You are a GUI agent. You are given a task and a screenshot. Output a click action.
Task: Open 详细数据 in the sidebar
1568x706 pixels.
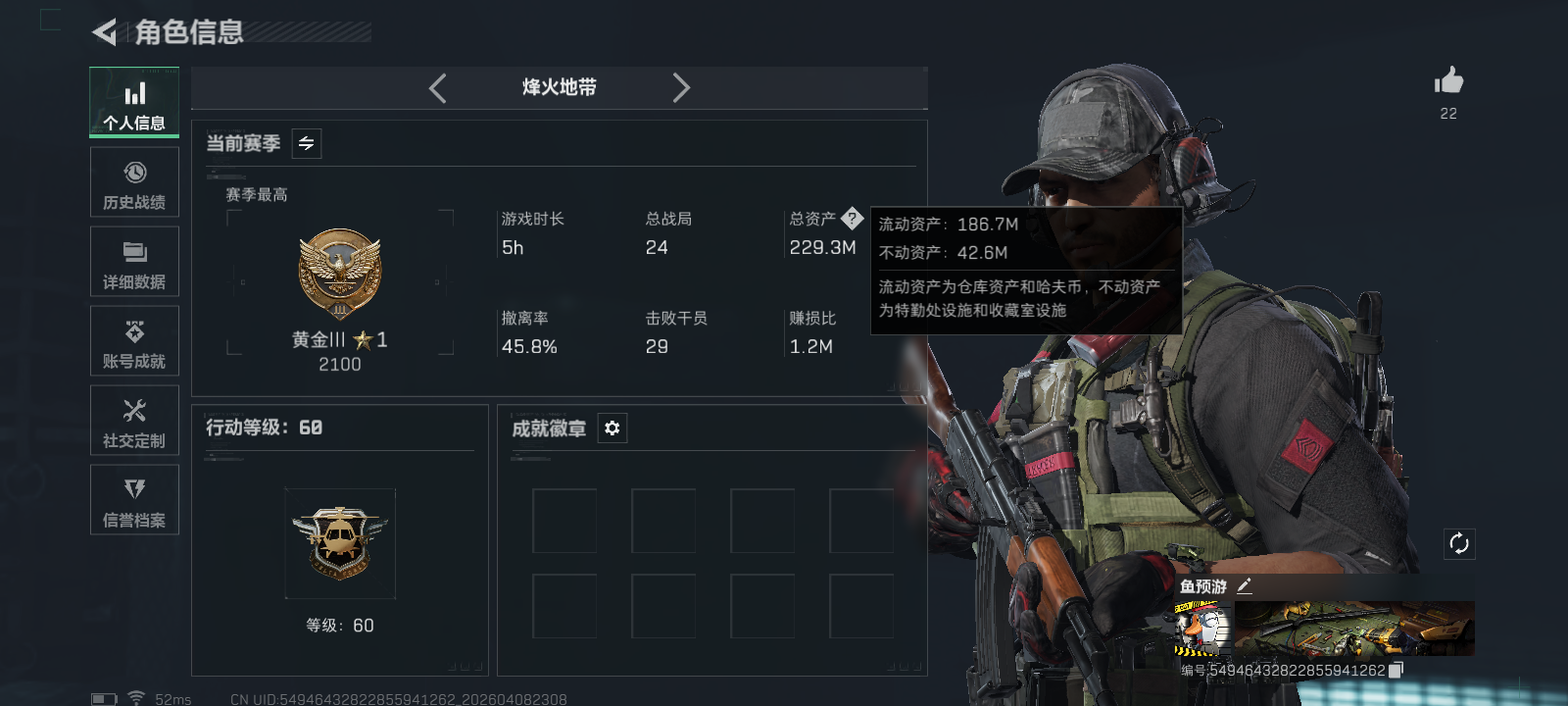click(134, 261)
